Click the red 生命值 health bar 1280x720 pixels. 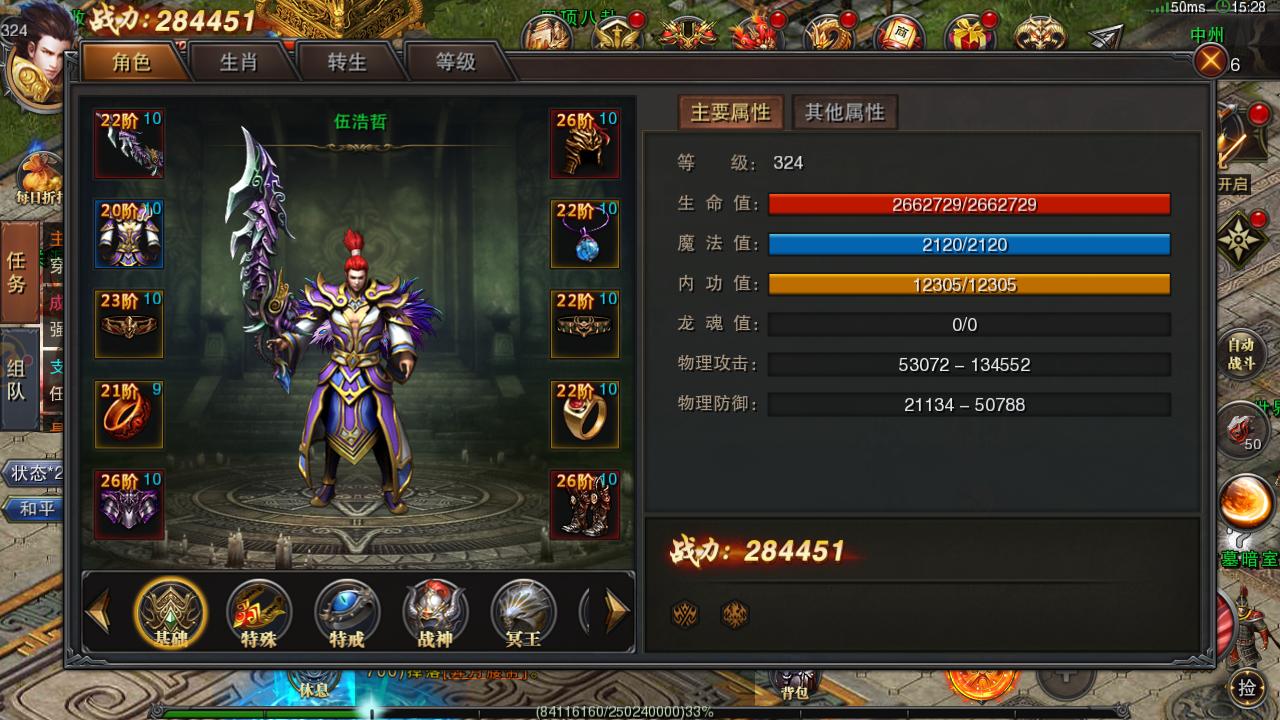coord(968,205)
